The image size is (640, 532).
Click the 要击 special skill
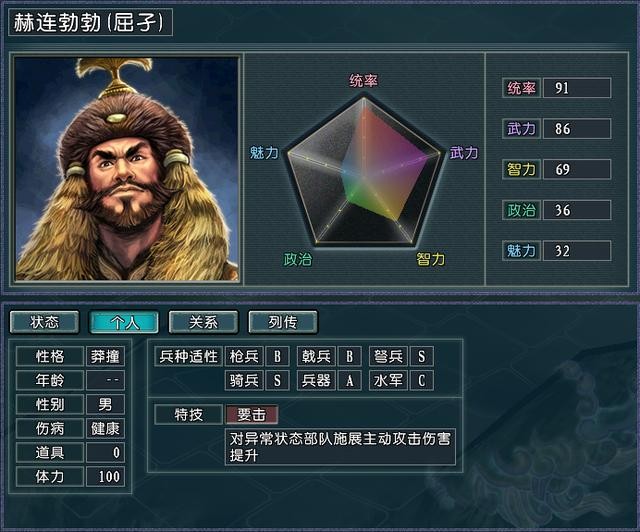251,414
